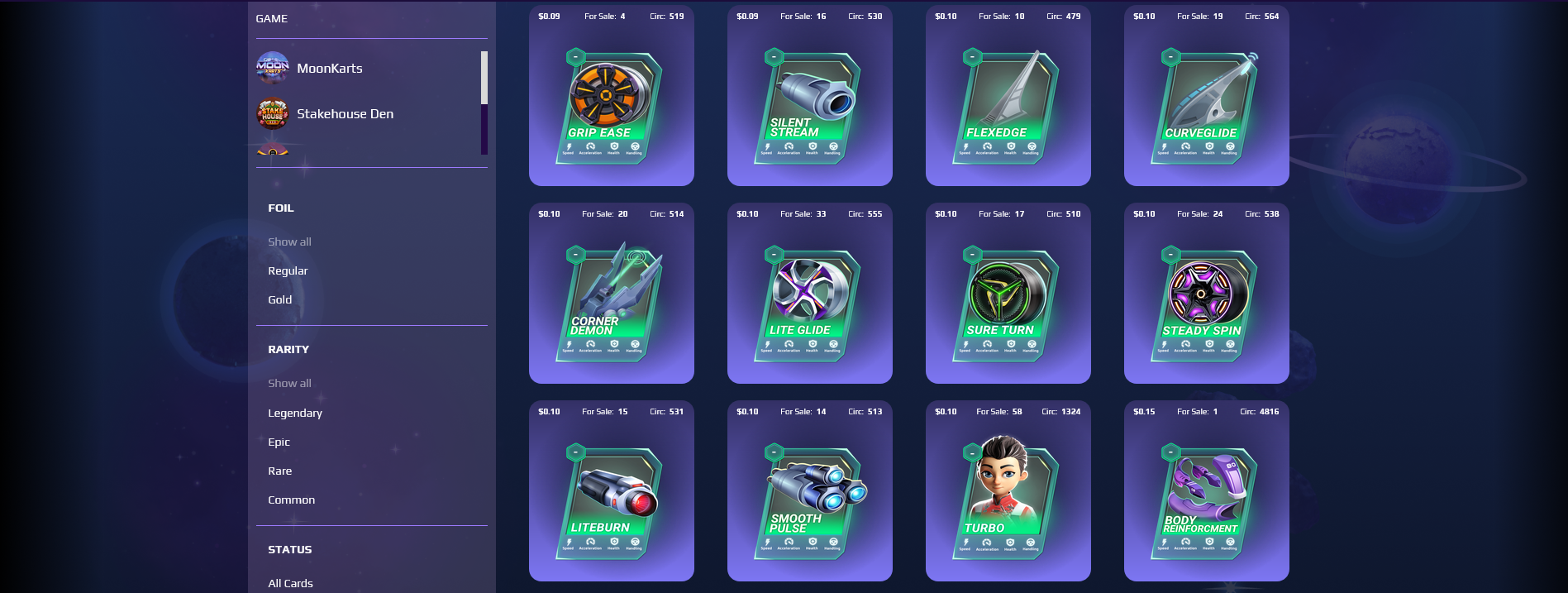Open the Silent Stream card listing

click(809, 103)
